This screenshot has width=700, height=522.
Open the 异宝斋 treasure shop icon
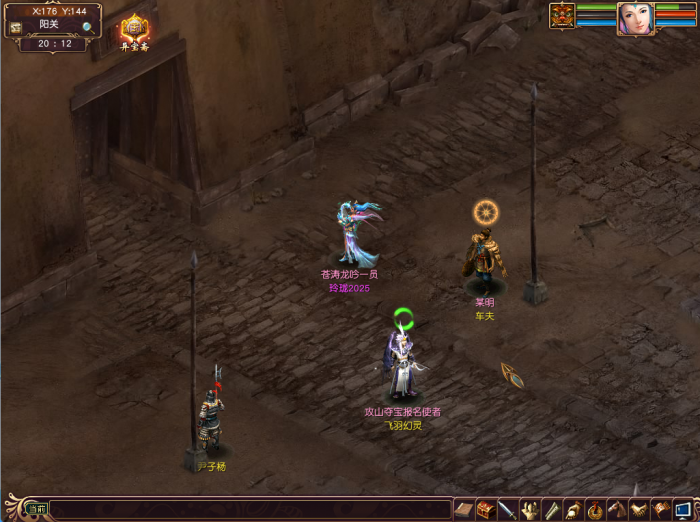point(134,29)
